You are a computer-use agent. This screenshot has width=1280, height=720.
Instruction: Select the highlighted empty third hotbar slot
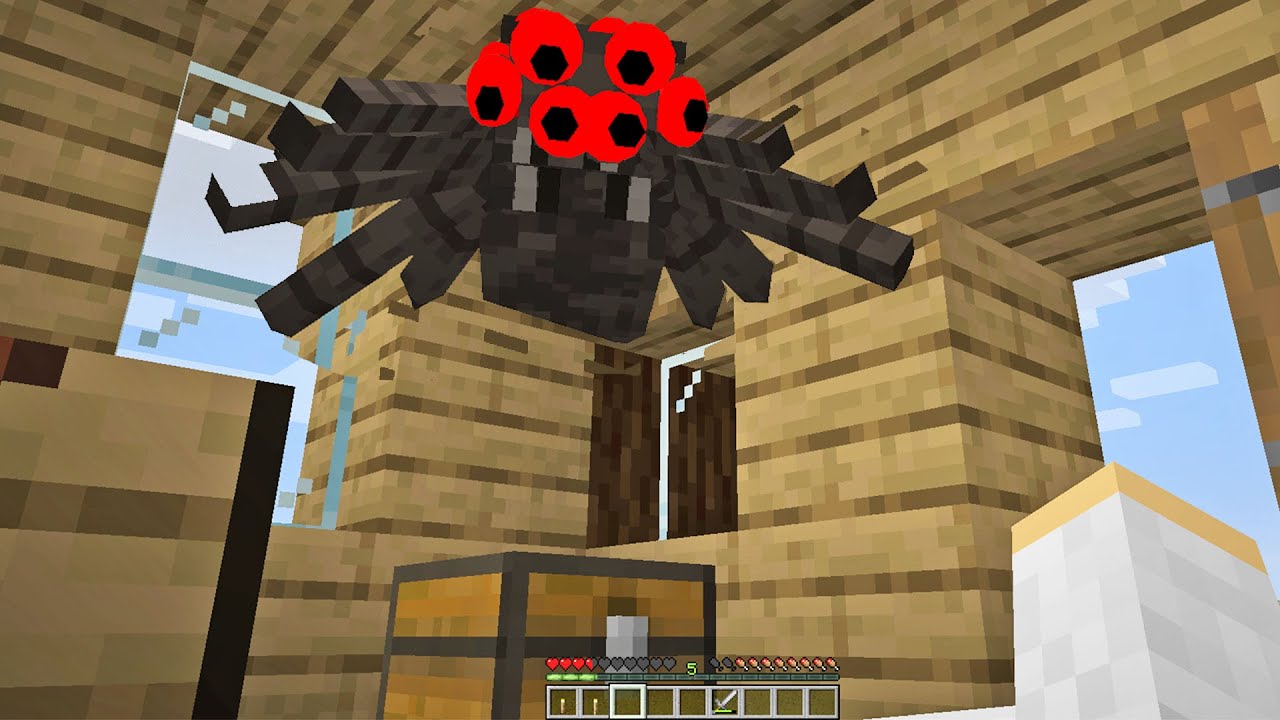(x=628, y=700)
